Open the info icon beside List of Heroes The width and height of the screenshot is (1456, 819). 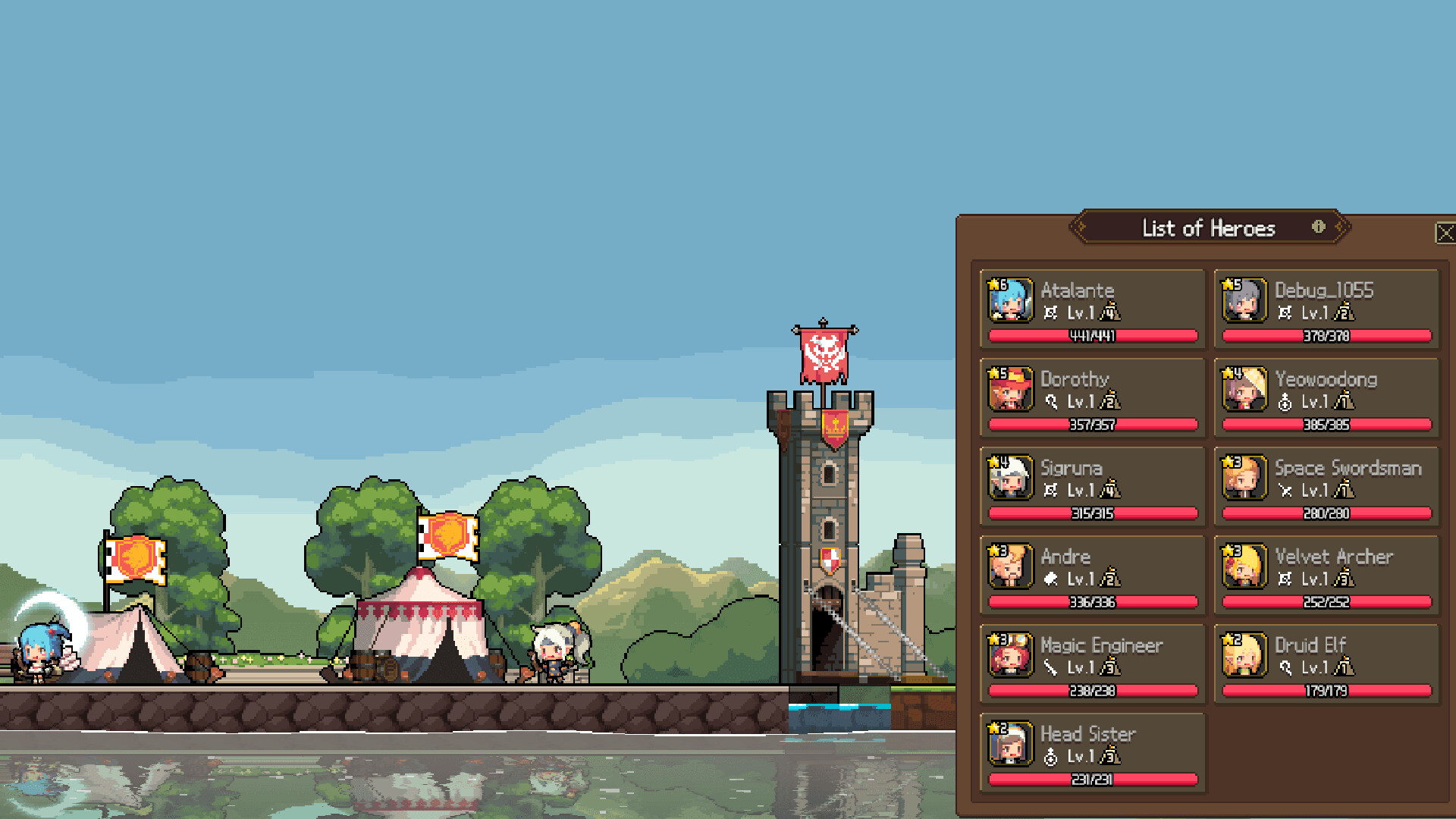click(1317, 227)
